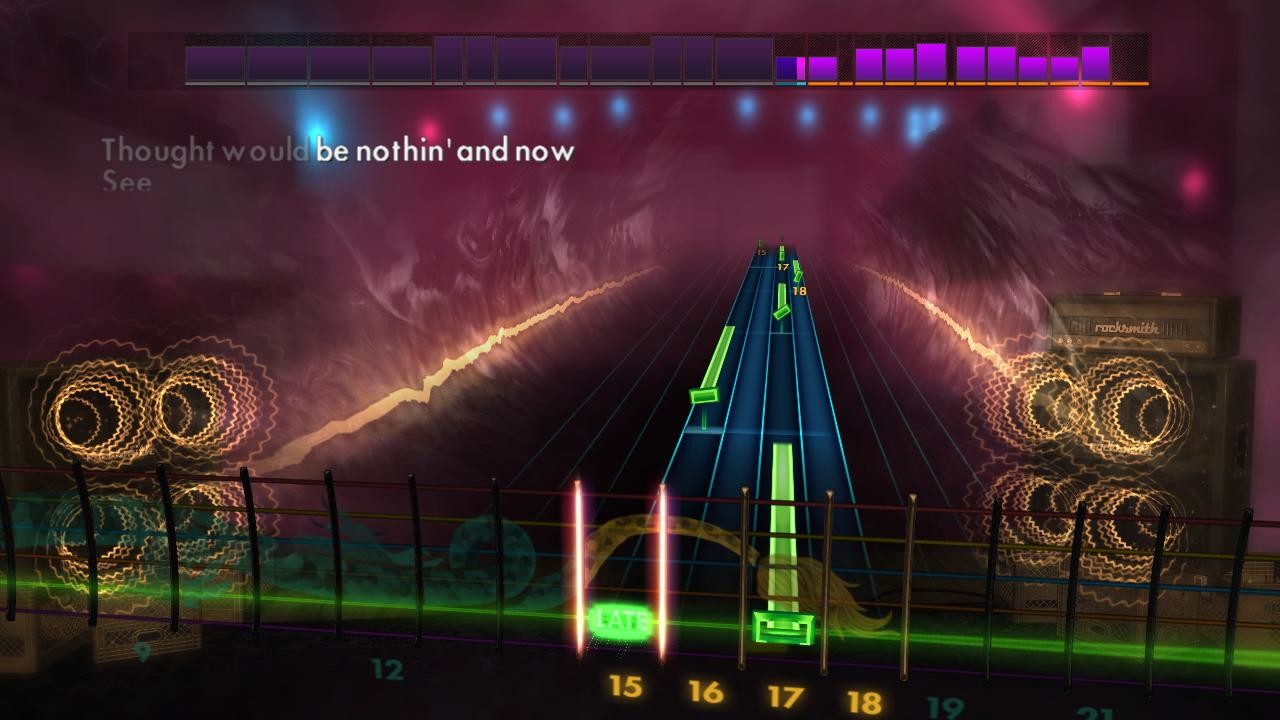
Task: Click the fret number 17 label at the bottom
Action: (785, 692)
